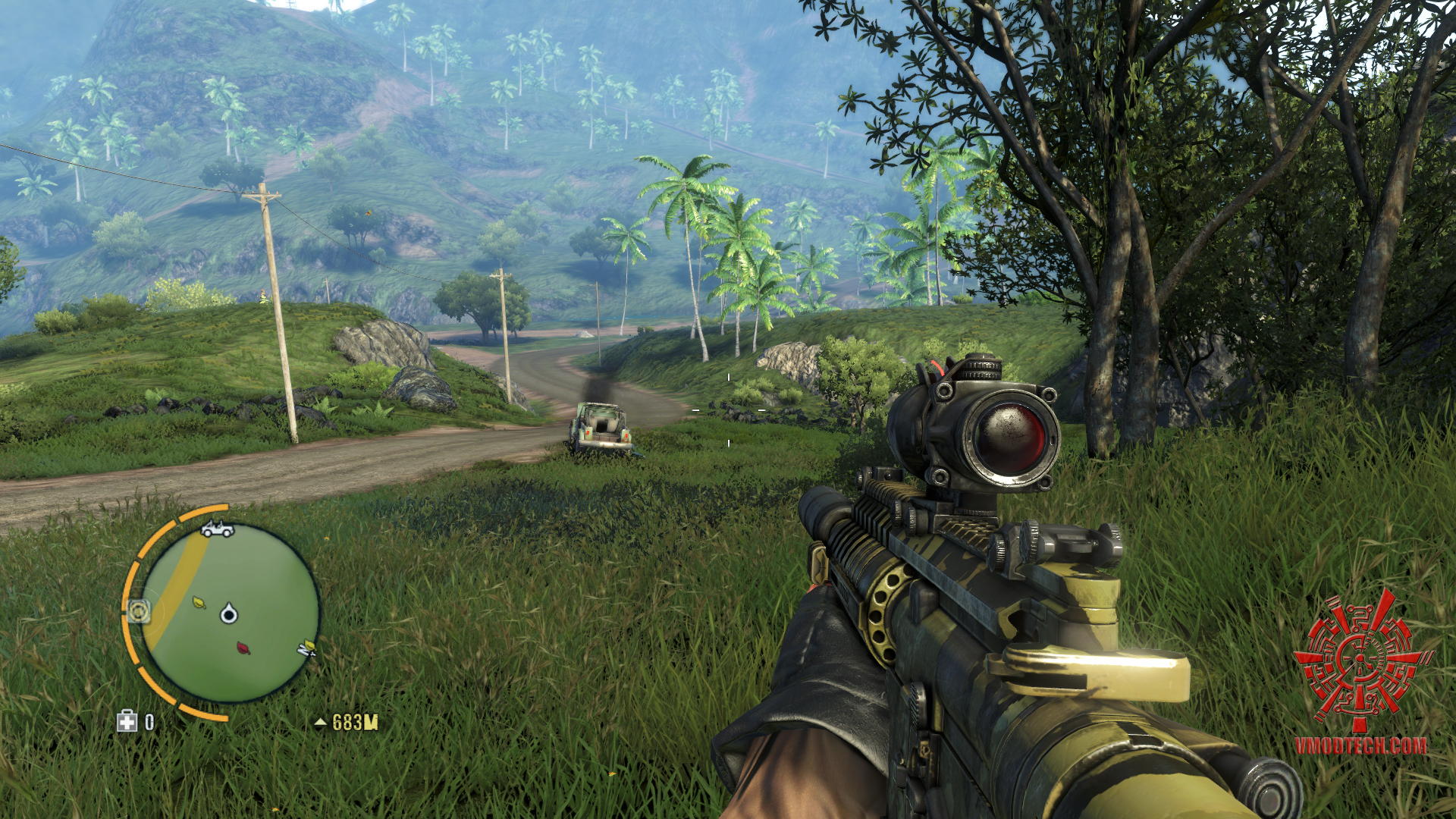Screen dimensions: 1456x819
Task: Click the player position arrow on minimap
Action: (x=229, y=613)
